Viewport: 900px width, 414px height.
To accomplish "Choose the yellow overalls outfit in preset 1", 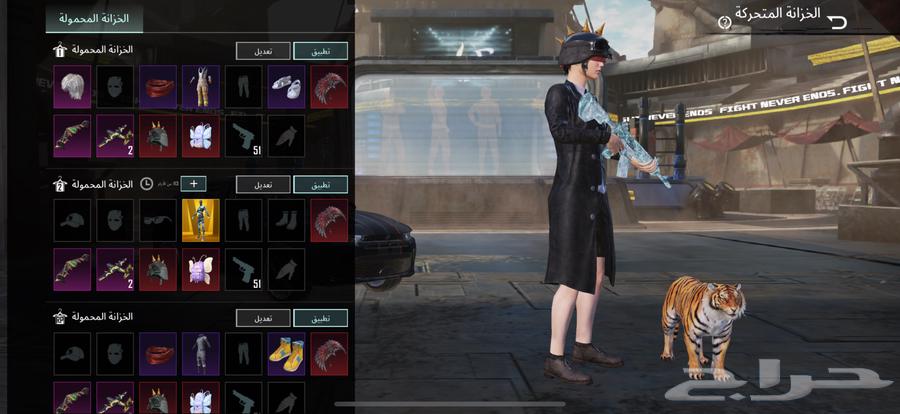I will [x=201, y=87].
